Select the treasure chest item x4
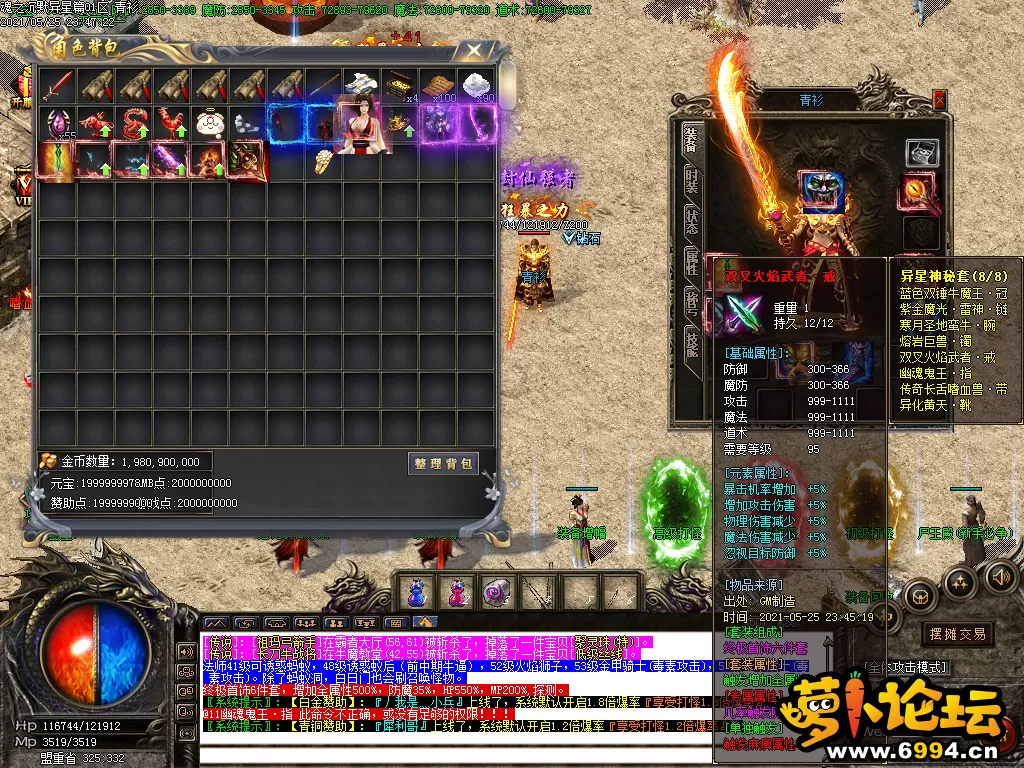Image resolution: width=1024 pixels, height=768 pixels. (x=399, y=84)
